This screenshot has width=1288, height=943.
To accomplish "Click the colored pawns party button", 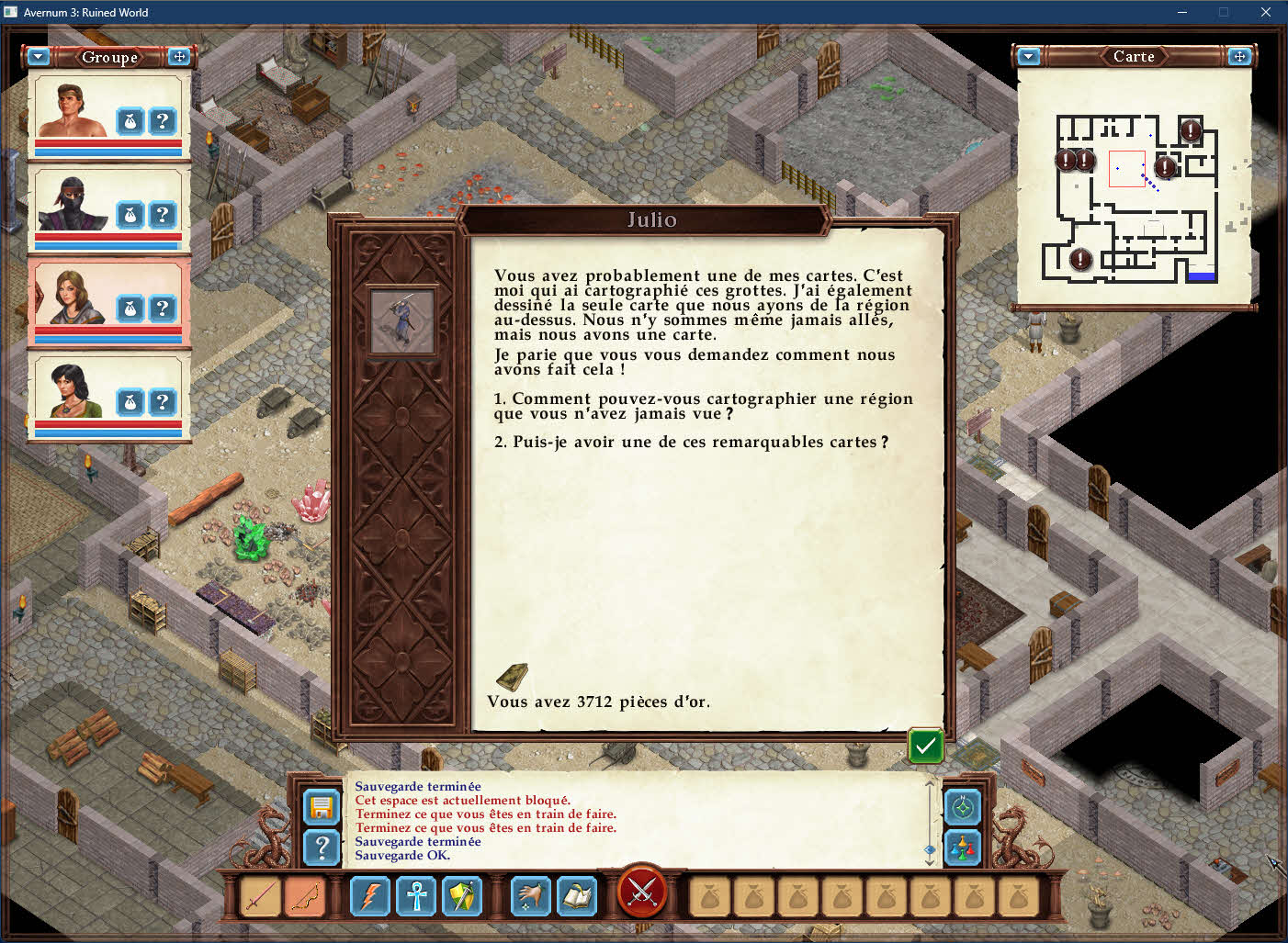I will pyautogui.click(x=963, y=848).
